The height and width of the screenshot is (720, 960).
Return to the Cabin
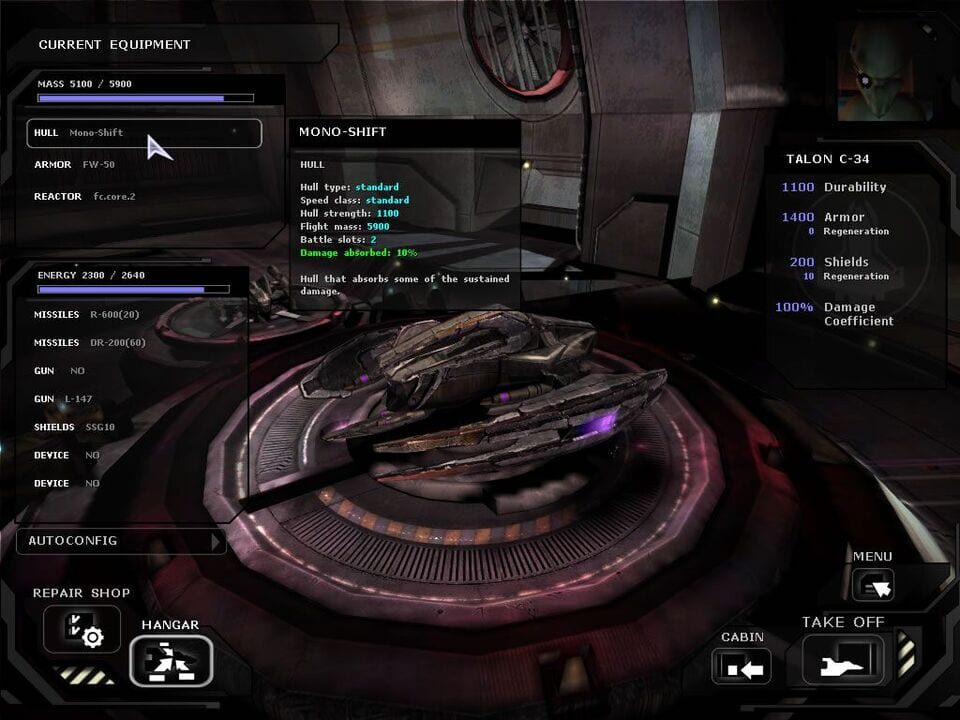click(741, 666)
